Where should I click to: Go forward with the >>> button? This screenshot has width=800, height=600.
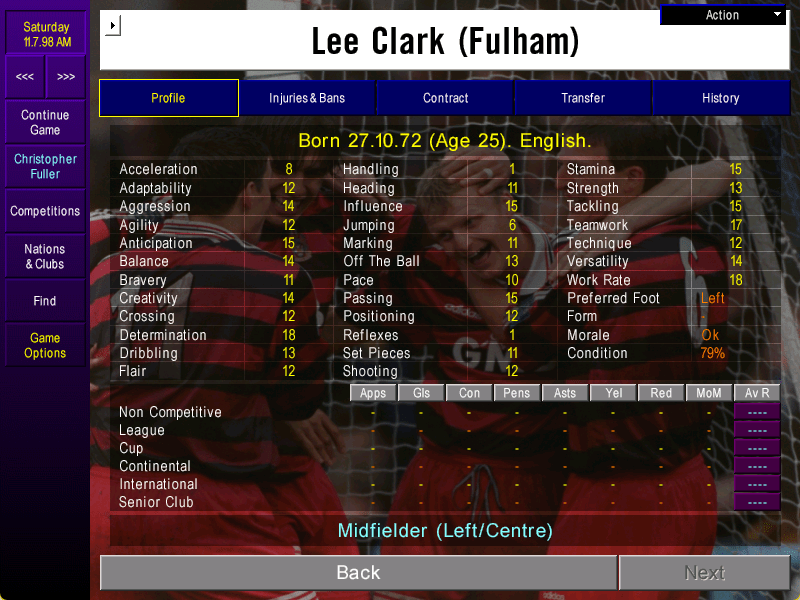click(x=65, y=77)
